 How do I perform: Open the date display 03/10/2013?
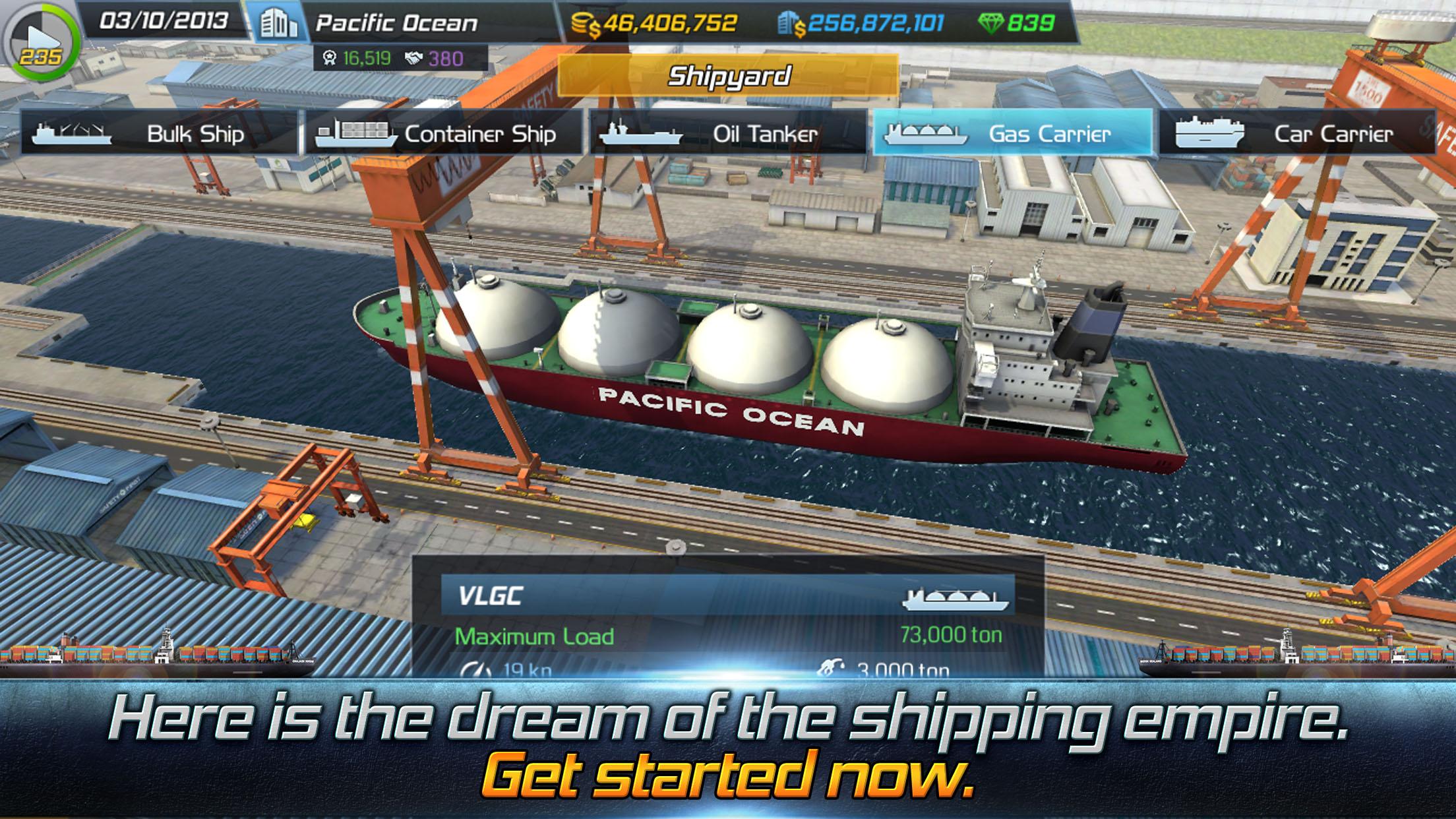[x=161, y=22]
